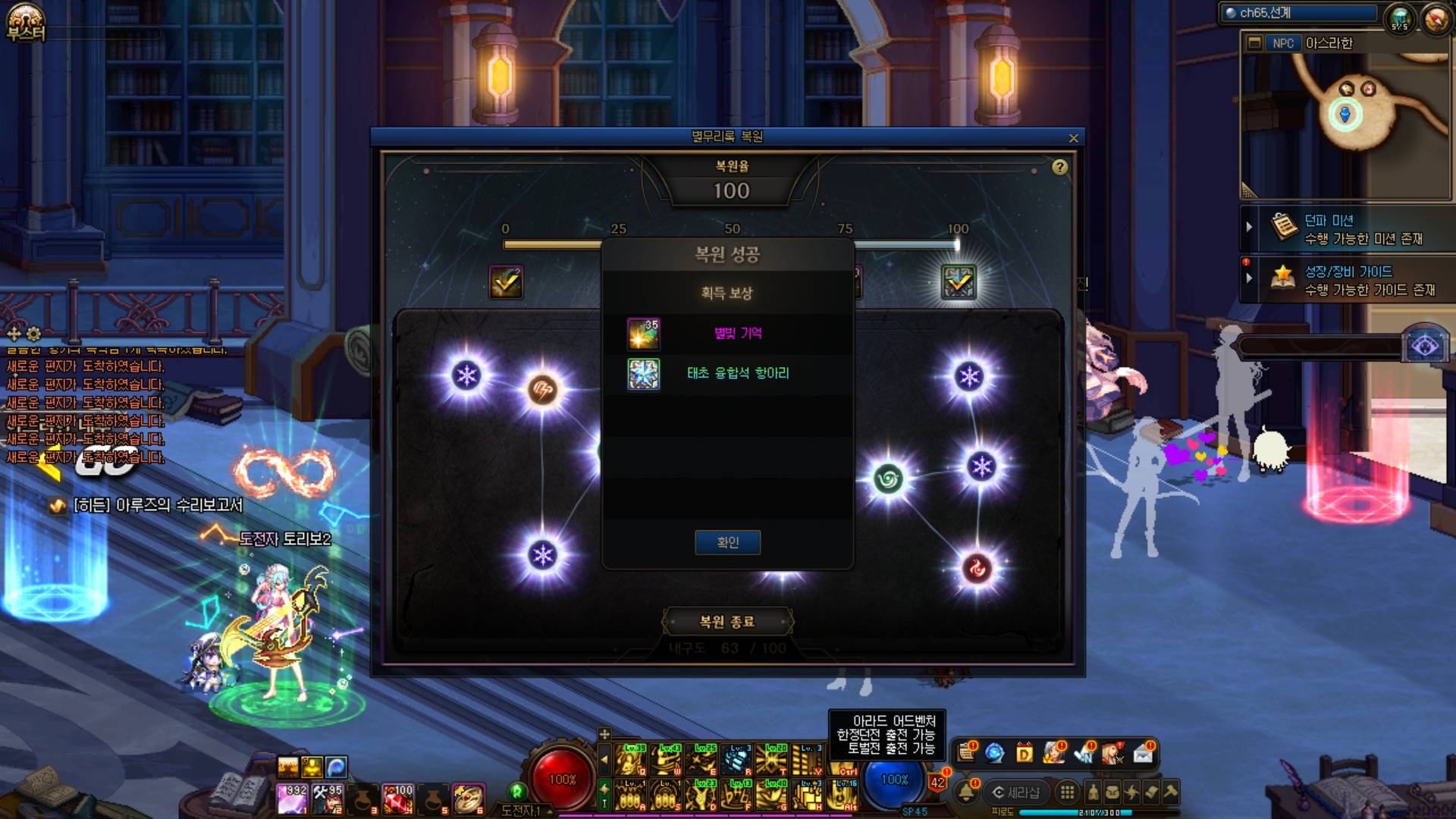Image resolution: width=1456 pixels, height=819 pixels.
Task: Click the 세라샵 shop button
Action: (x=1016, y=792)
